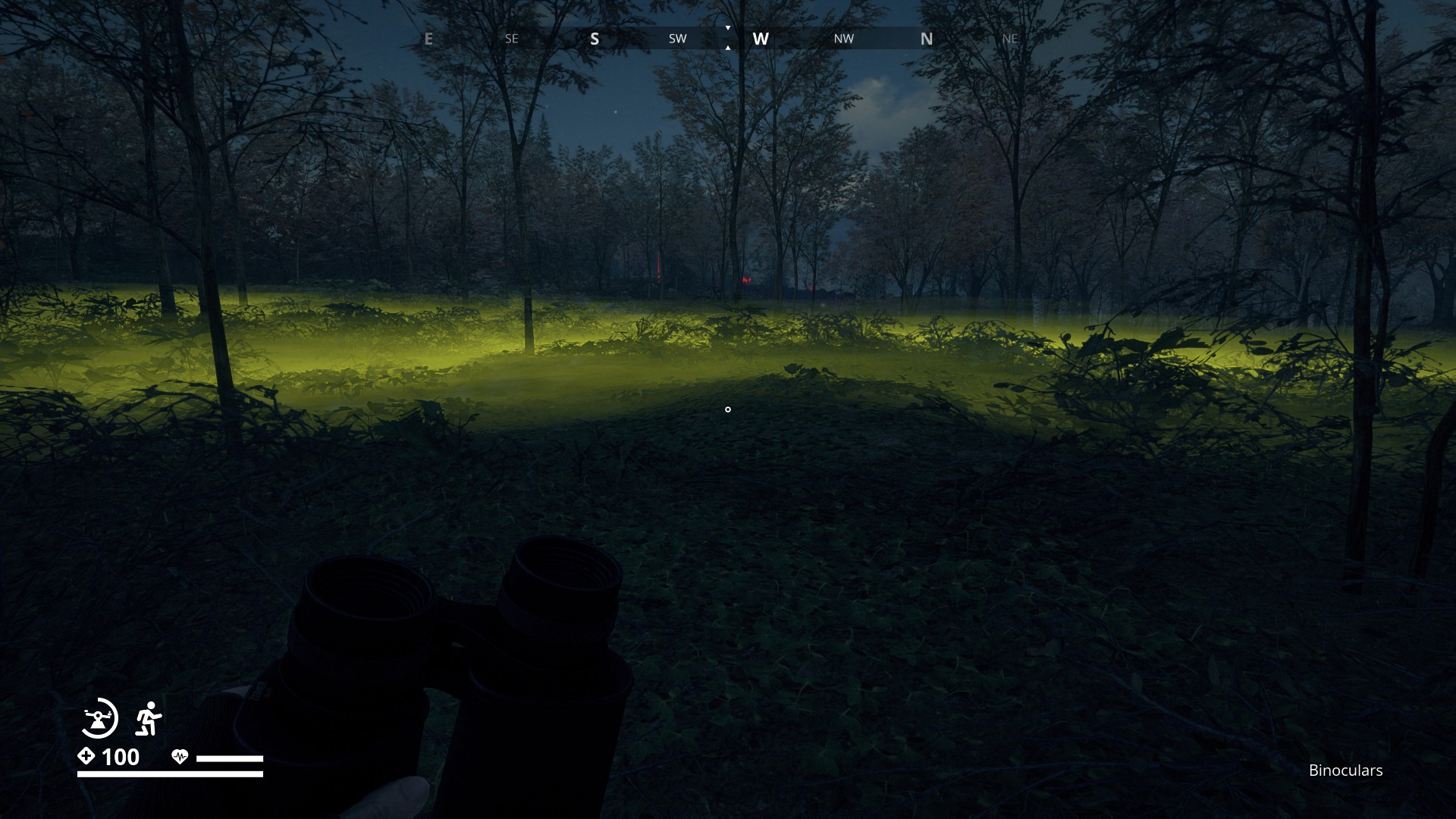This screenshot has height=819, width=1456.
Task: Click the running figure stance icon
Action: click(149, 718)
